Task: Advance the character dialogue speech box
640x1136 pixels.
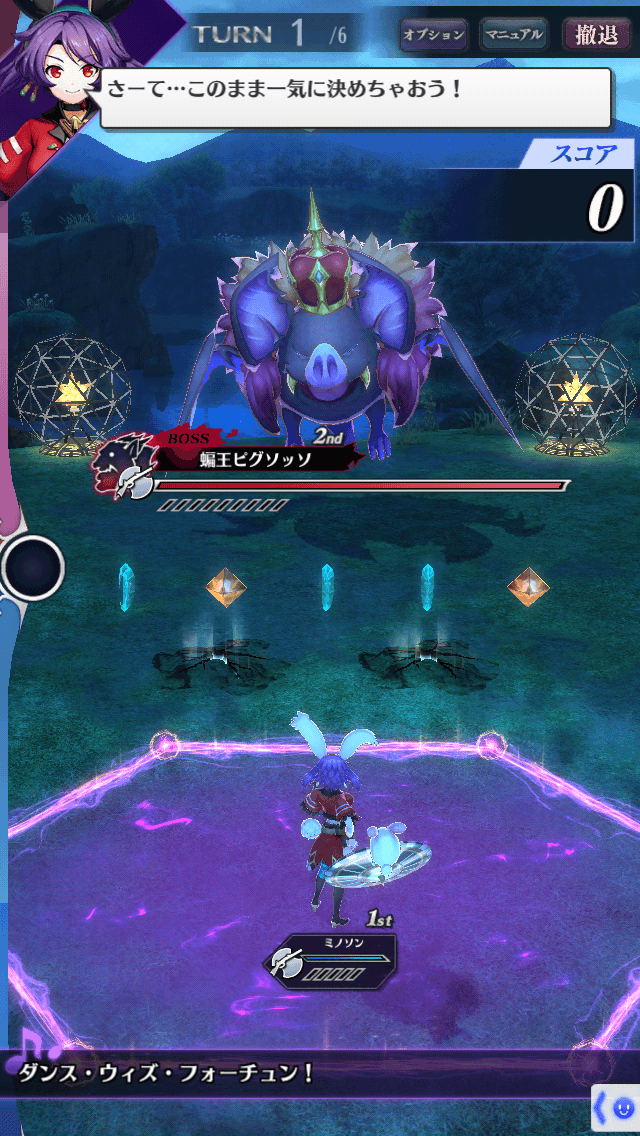Action: point(355,97)
